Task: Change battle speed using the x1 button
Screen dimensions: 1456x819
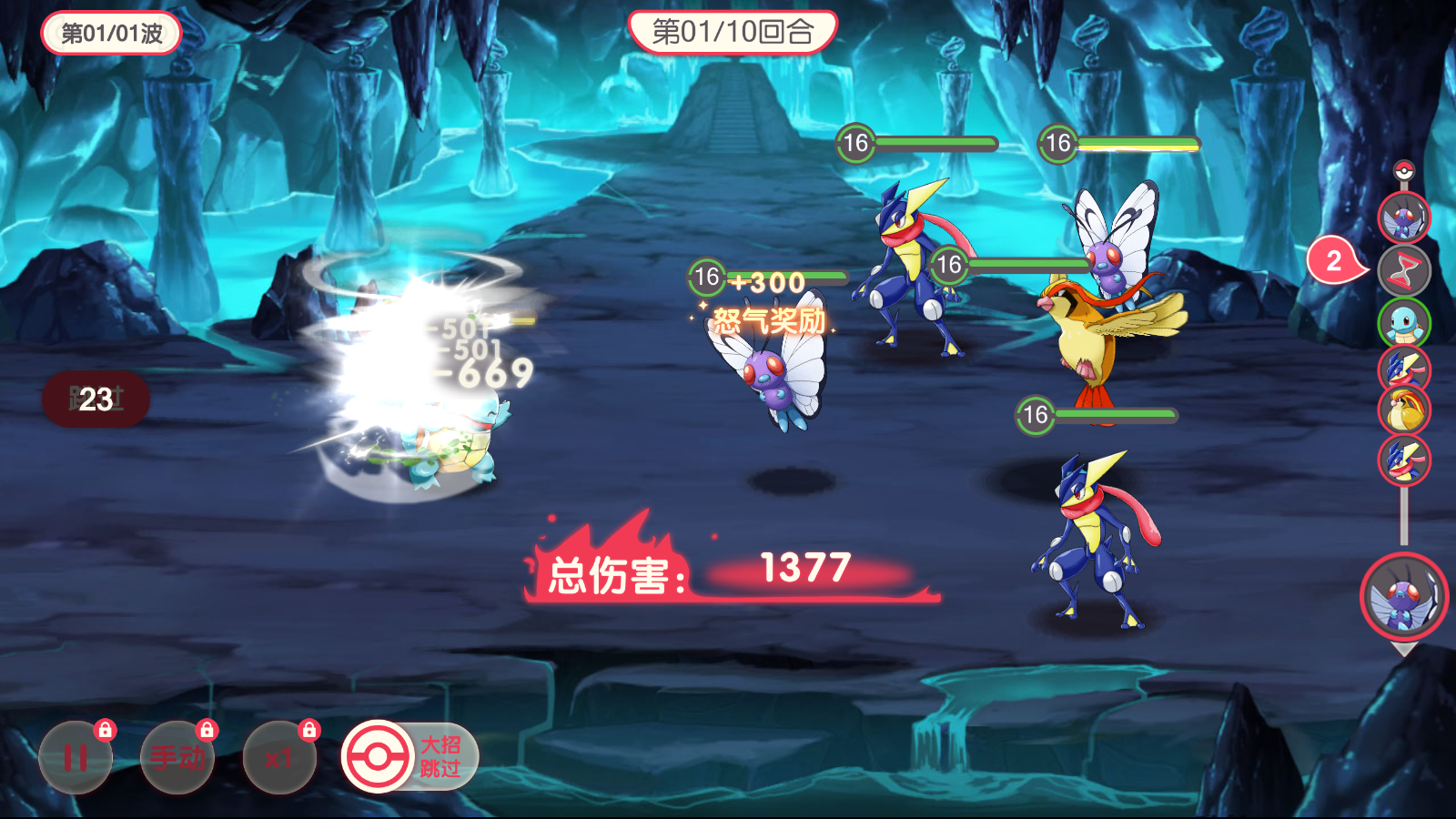Action: pos(279,757)
